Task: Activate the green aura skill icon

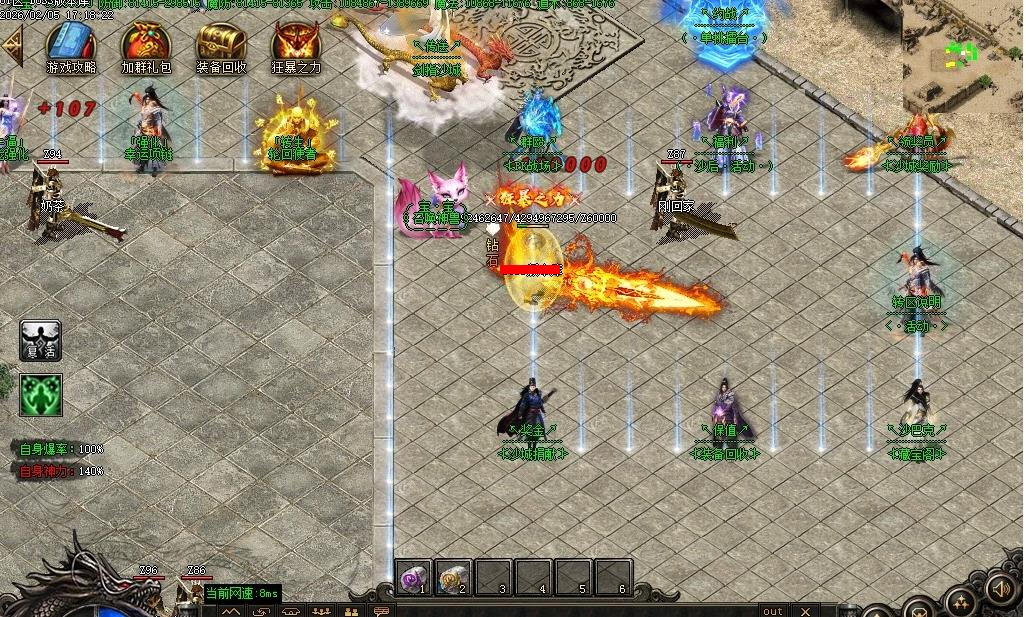Action: pyautogui.click(x=41, y=395)
